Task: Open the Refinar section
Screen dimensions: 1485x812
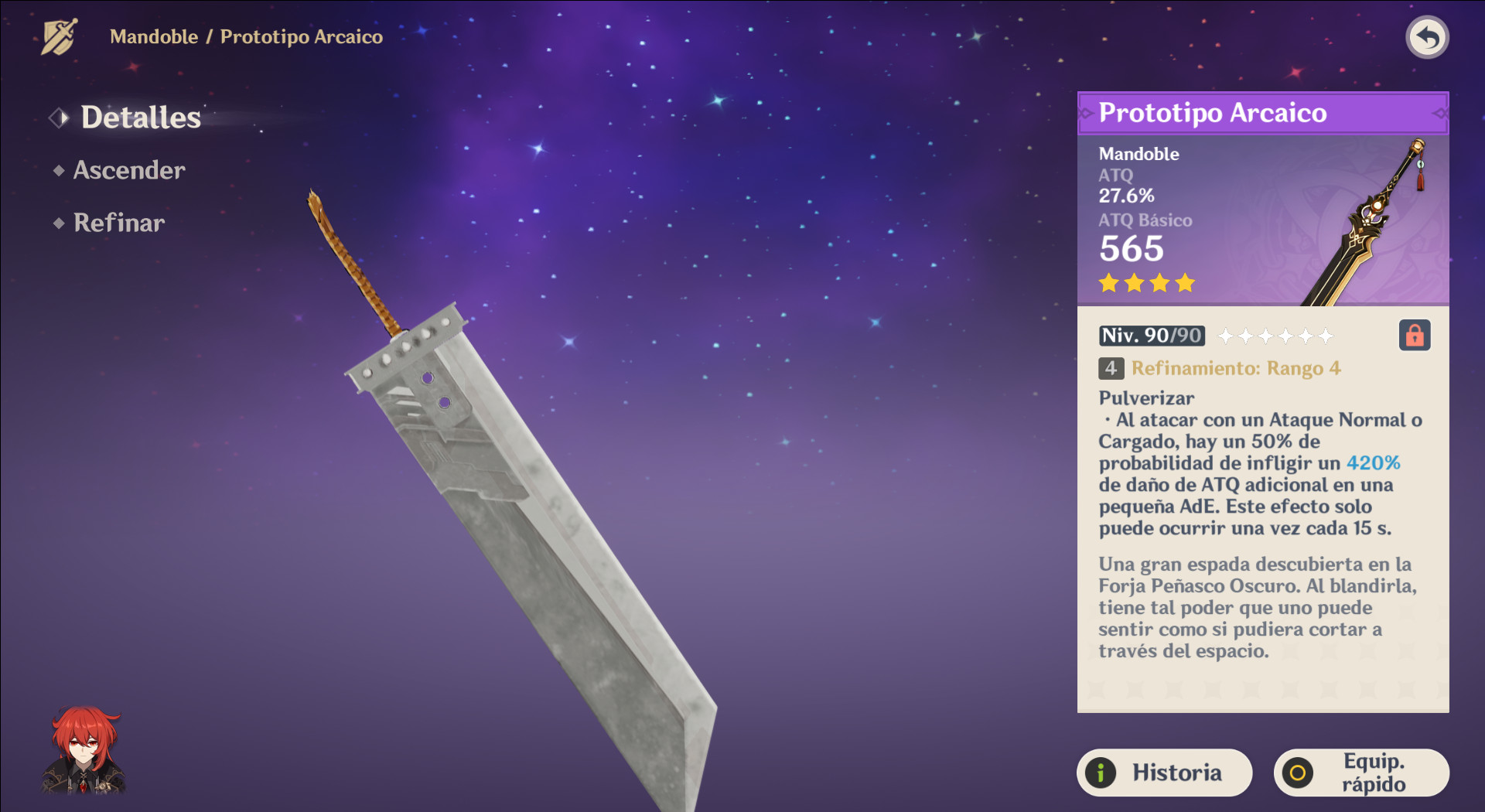Action: pyautogui.click(x=118, y=223)
